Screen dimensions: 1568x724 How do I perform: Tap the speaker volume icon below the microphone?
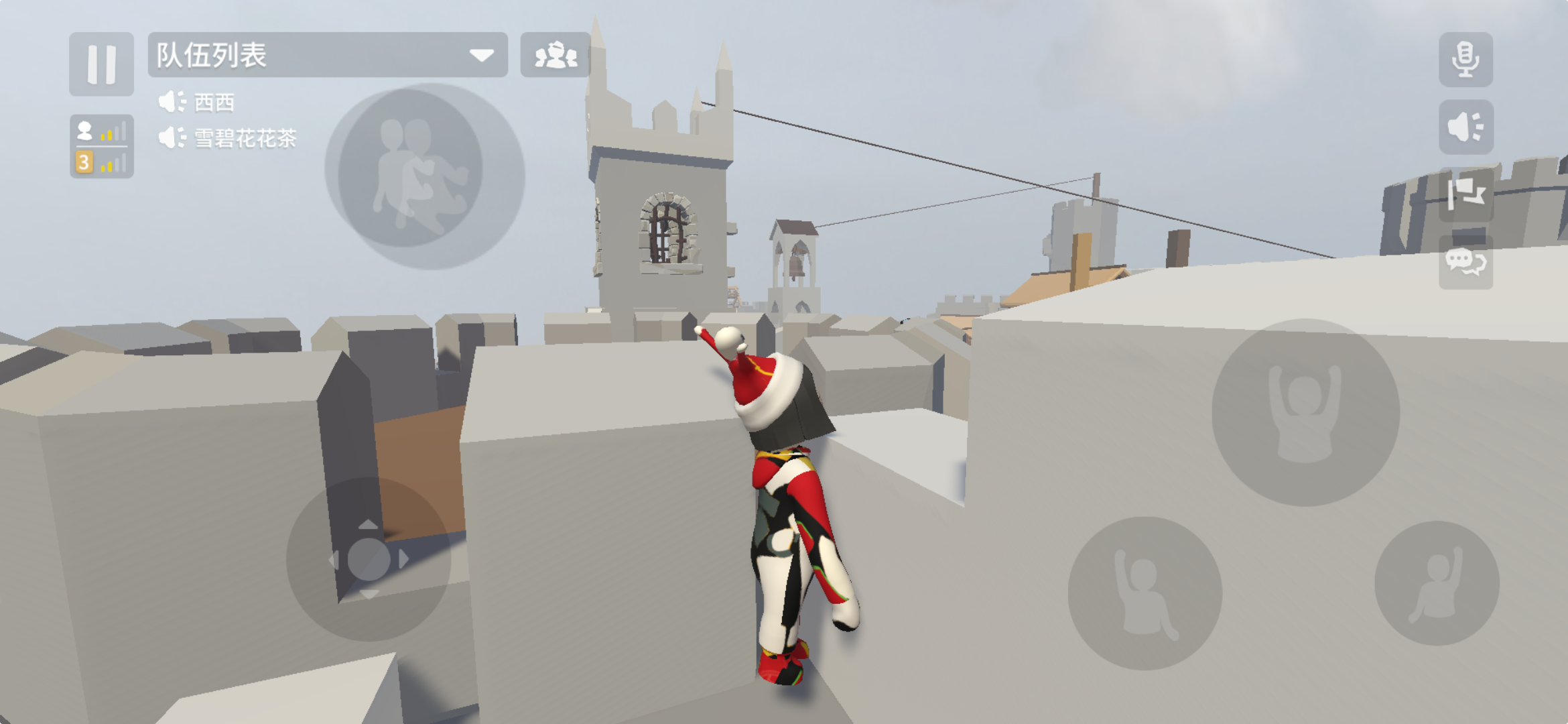1465,125
